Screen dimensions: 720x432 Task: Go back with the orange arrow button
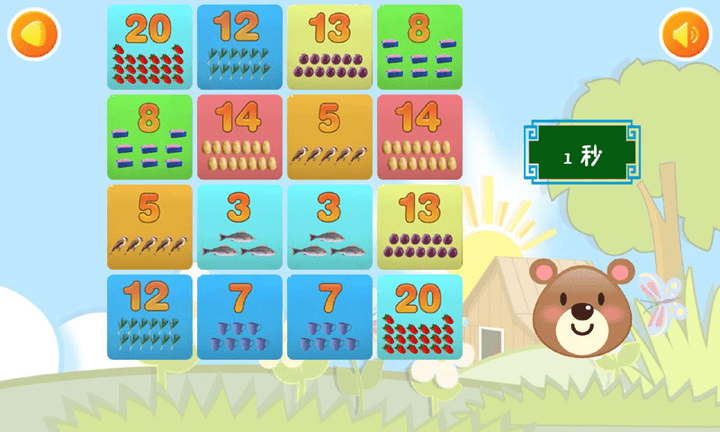34,35
